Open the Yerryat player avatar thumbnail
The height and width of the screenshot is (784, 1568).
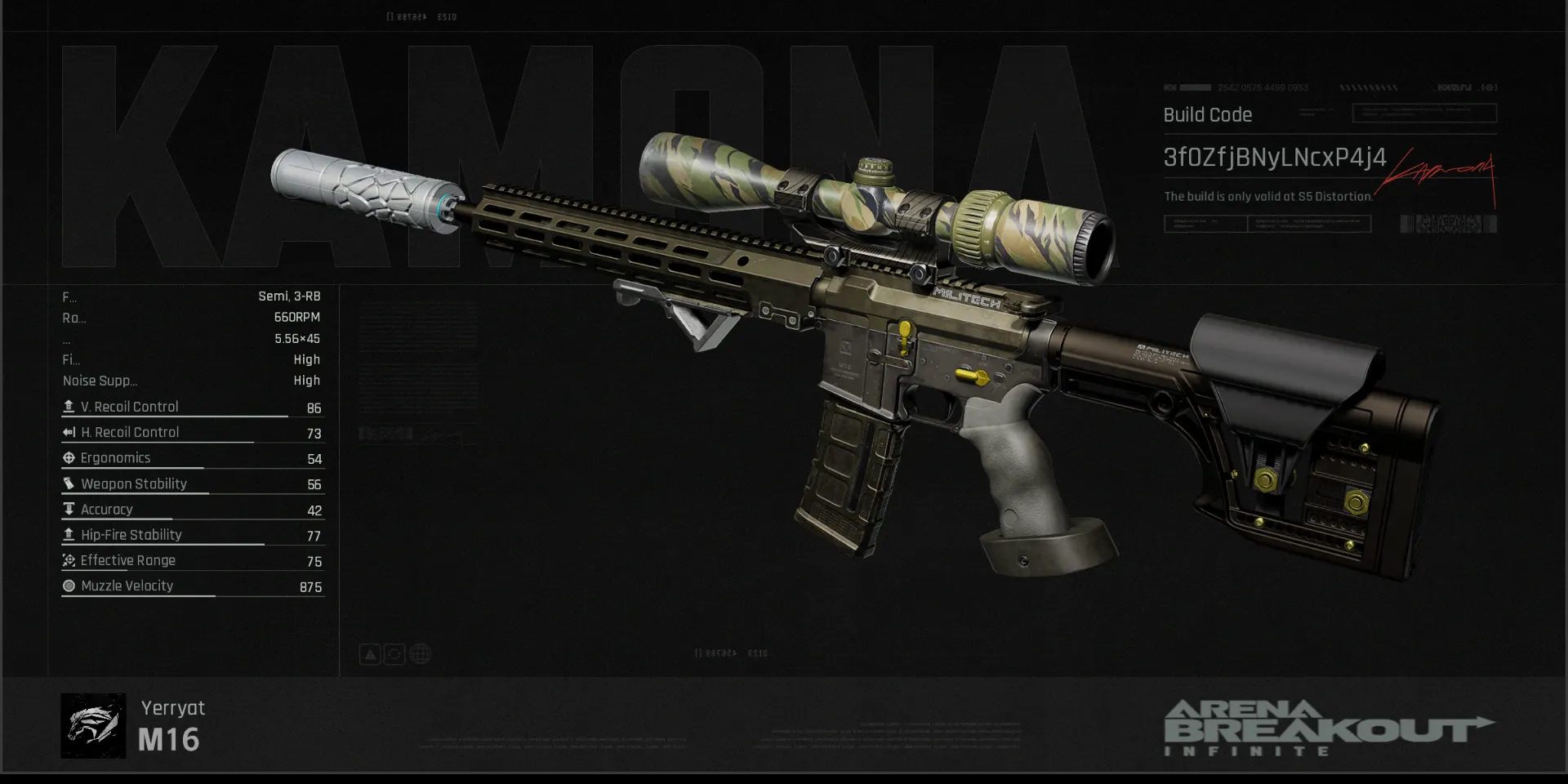point(93,726)
